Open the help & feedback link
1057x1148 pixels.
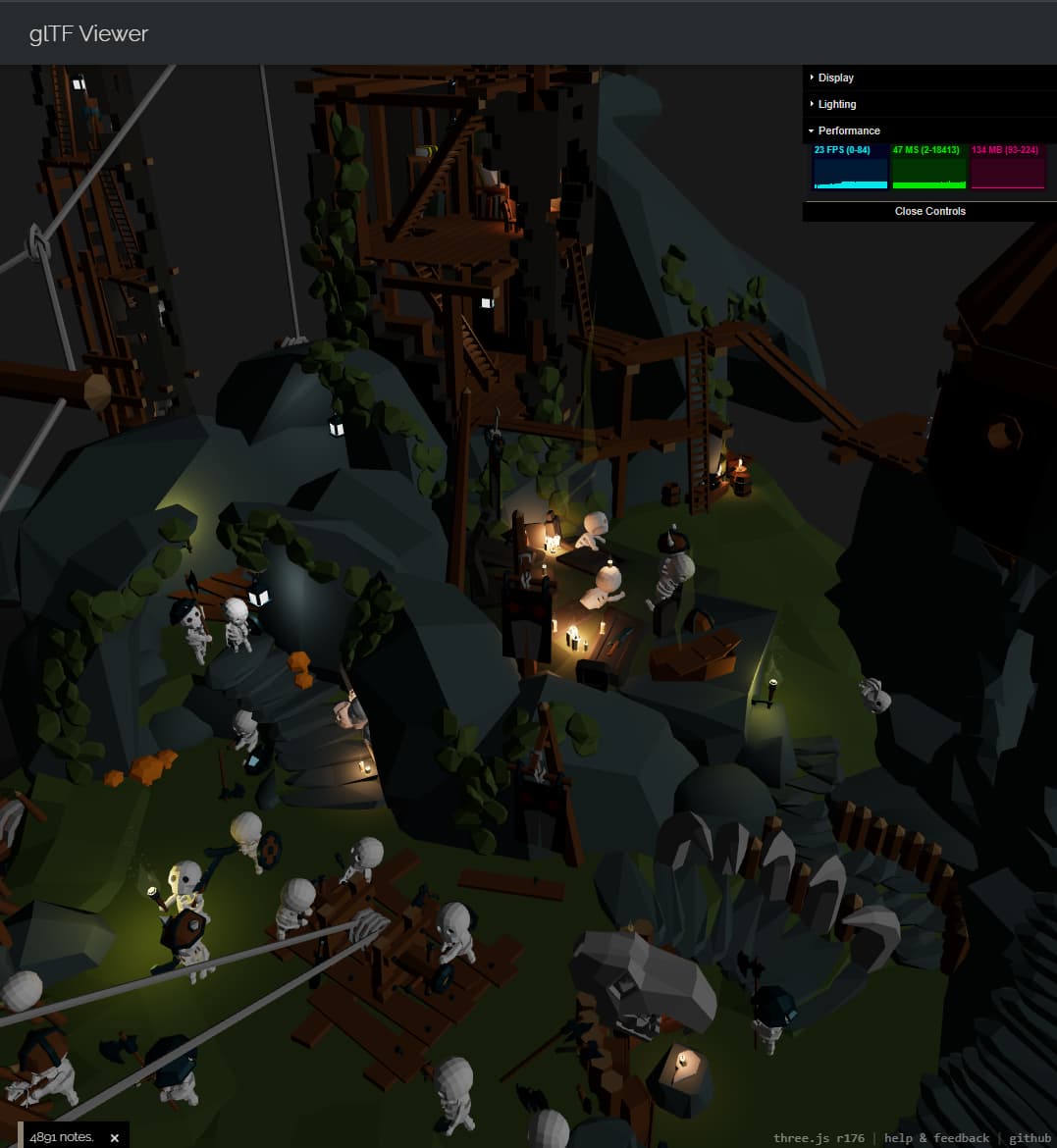tap(936, 1138)
